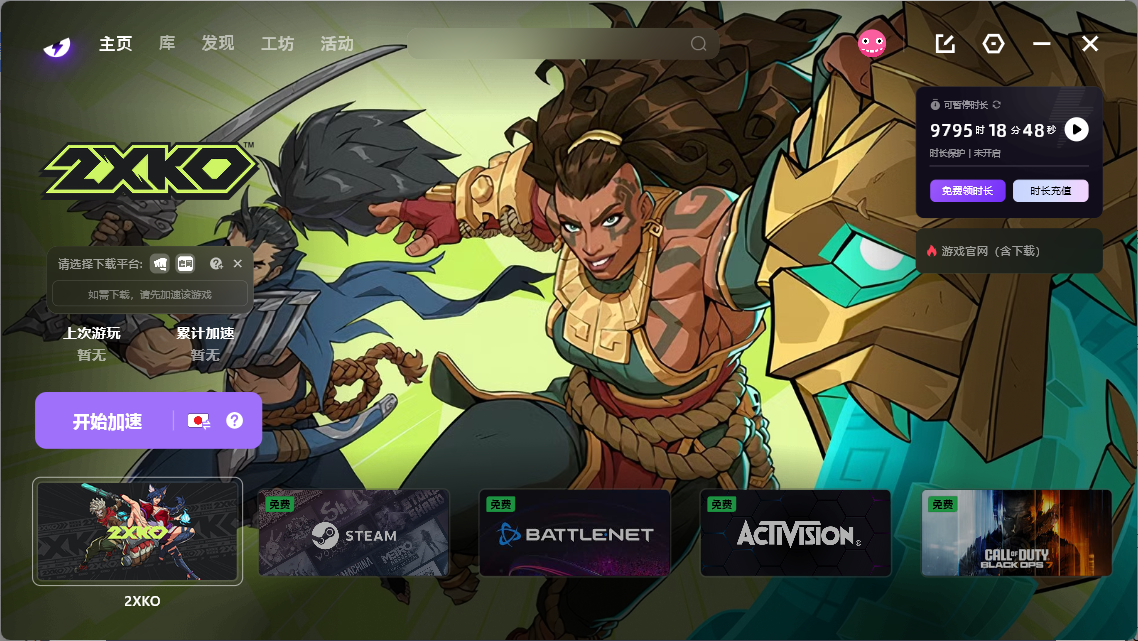Dismiss the download platform selection popup
The width and height of the screenshot is (1138, 641).
point(238,264)
